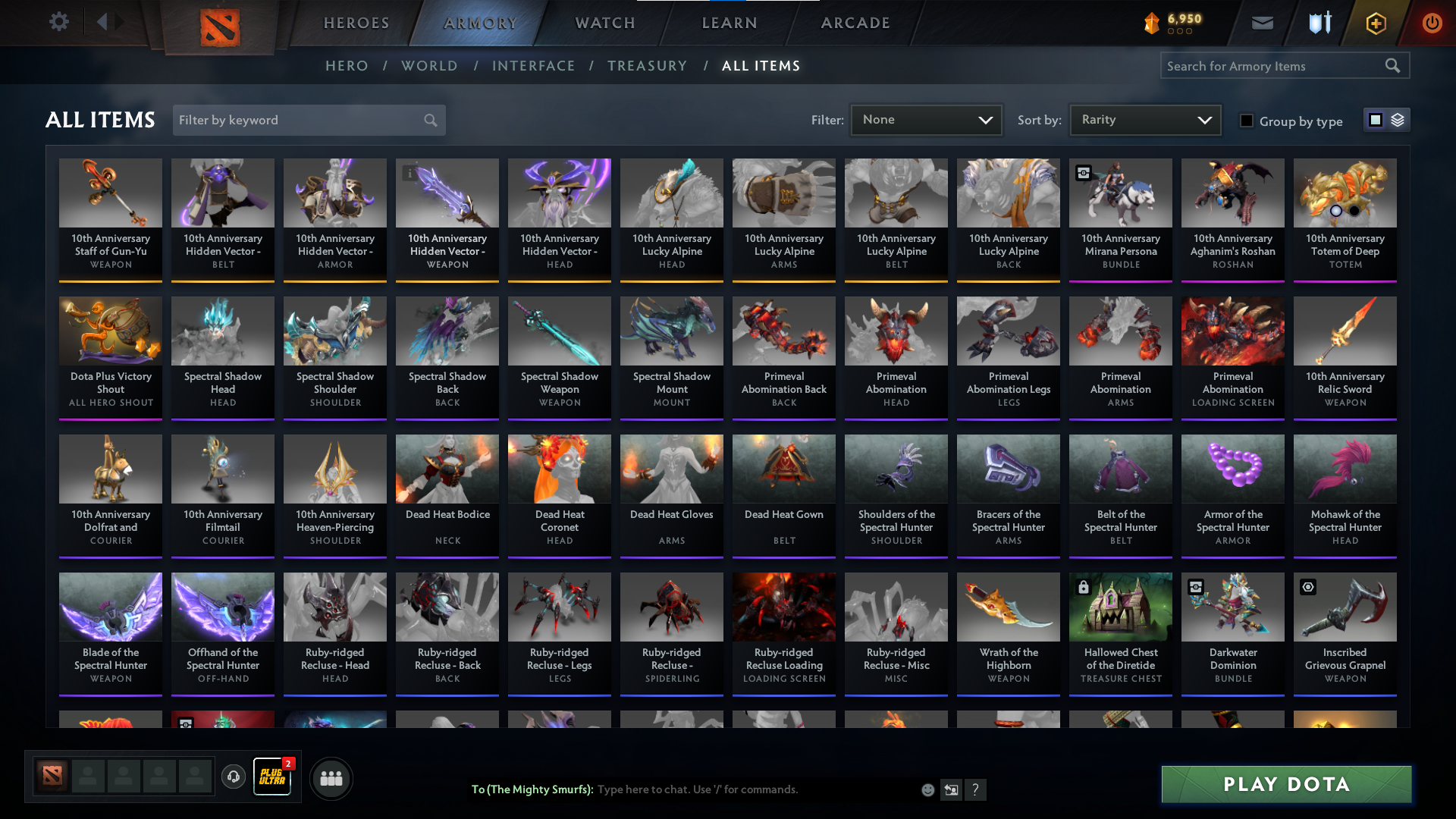Viewport: 1456px width, 819px height.
Task: Enable the Group by type checkbox
Action: click(x=1247, y=120)
